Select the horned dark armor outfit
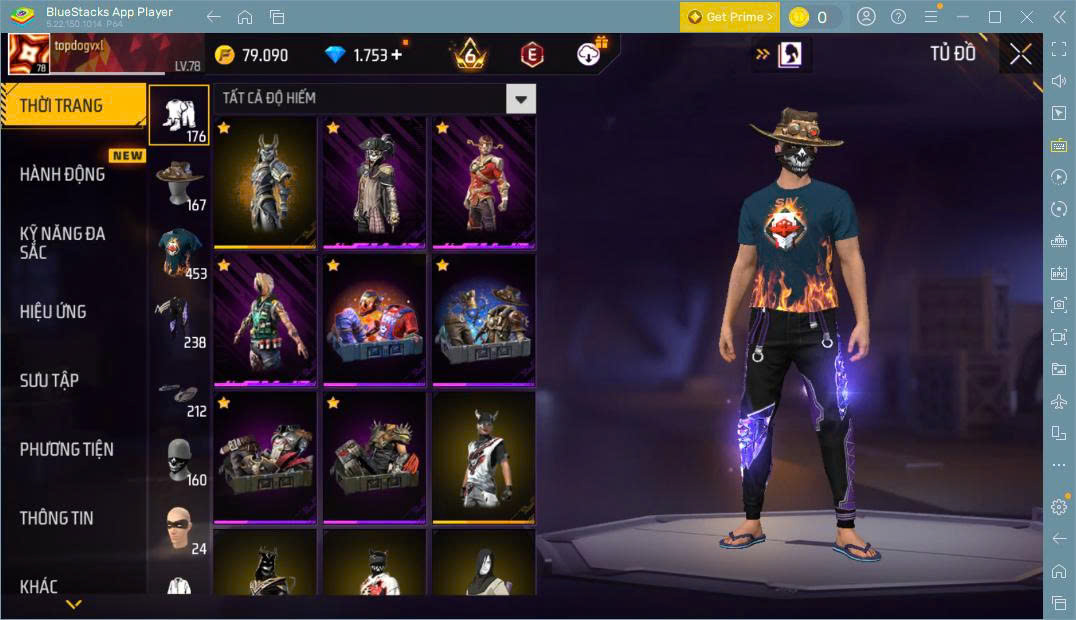Image resolution: width=1076 pixels, height=620 pixels. [x=265, y=182]
